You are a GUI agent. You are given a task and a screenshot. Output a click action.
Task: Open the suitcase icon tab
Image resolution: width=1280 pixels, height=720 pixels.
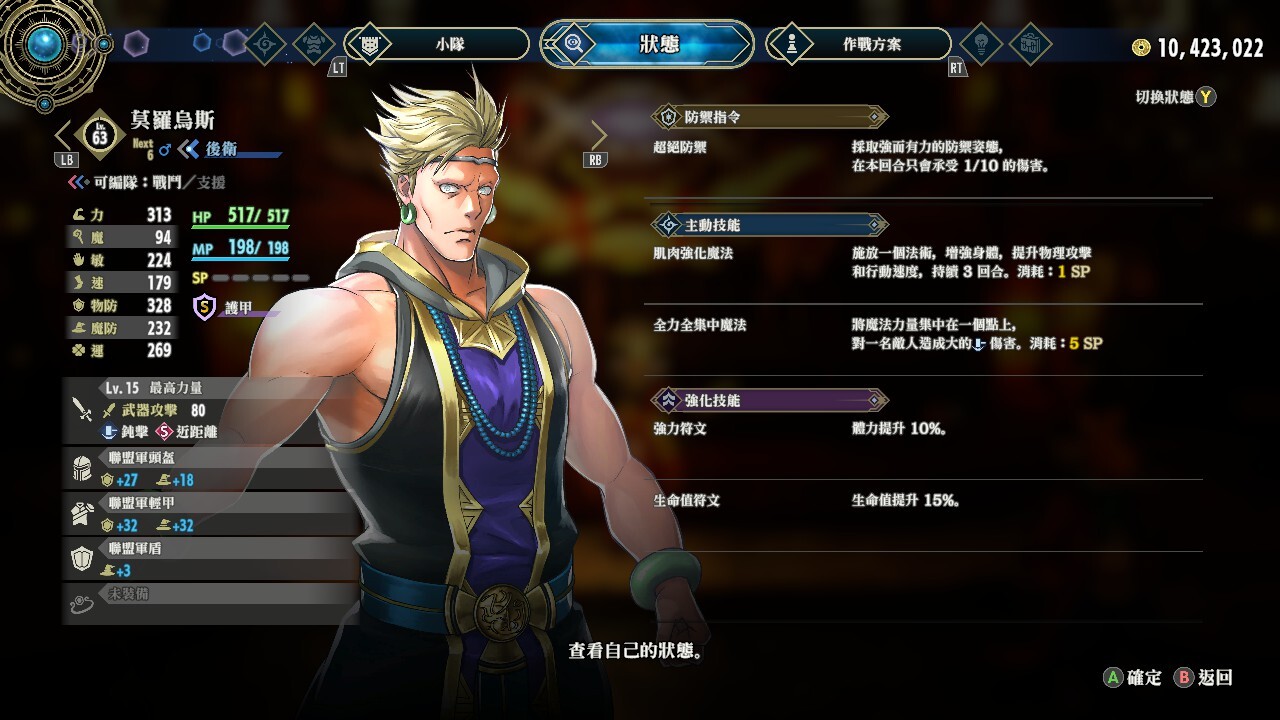click(x=1029, y=44)
